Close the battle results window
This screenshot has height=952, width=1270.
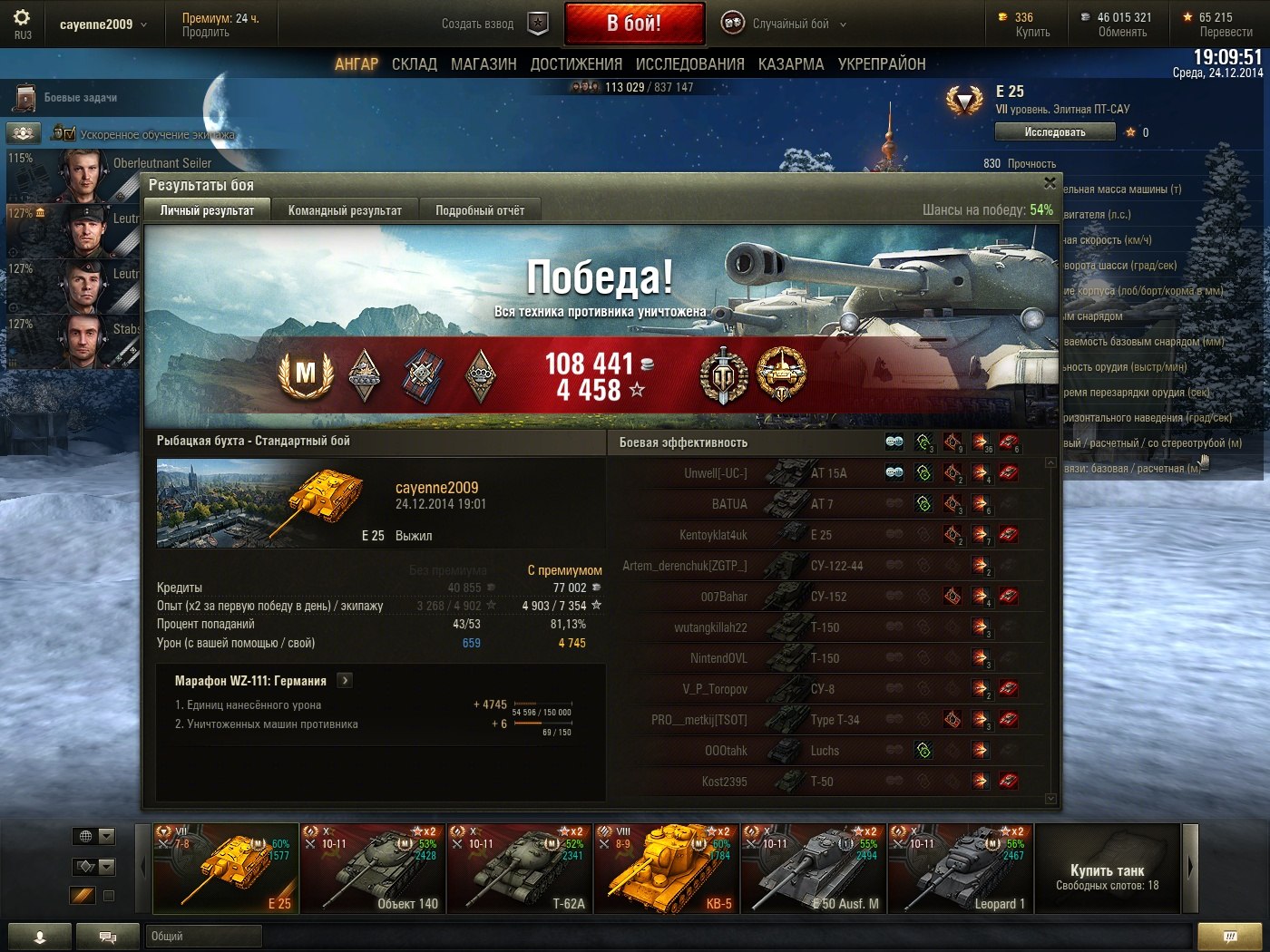point(1050,183)
